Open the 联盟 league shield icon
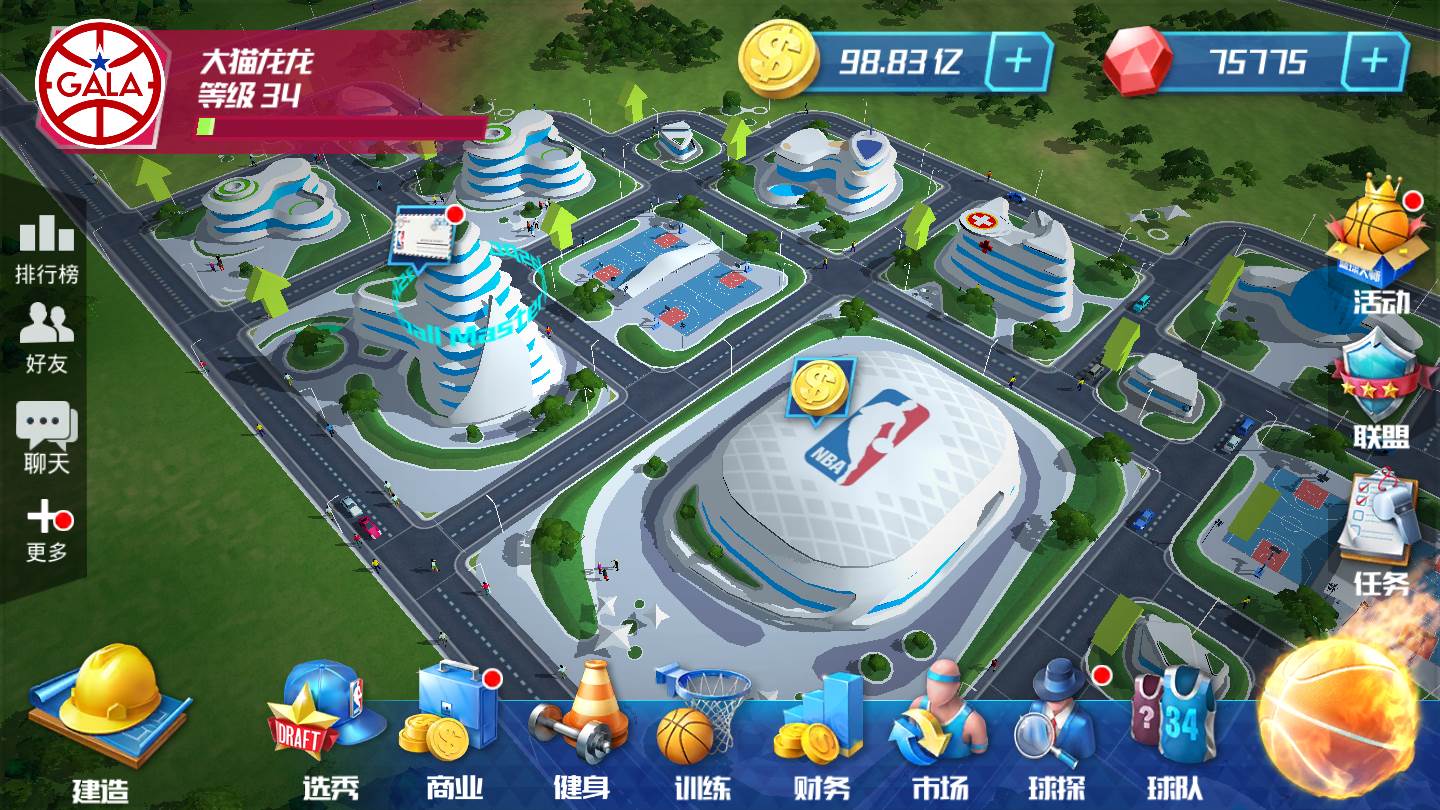The height and width of the screenshot is (810, 1440). click(1380, 390)
